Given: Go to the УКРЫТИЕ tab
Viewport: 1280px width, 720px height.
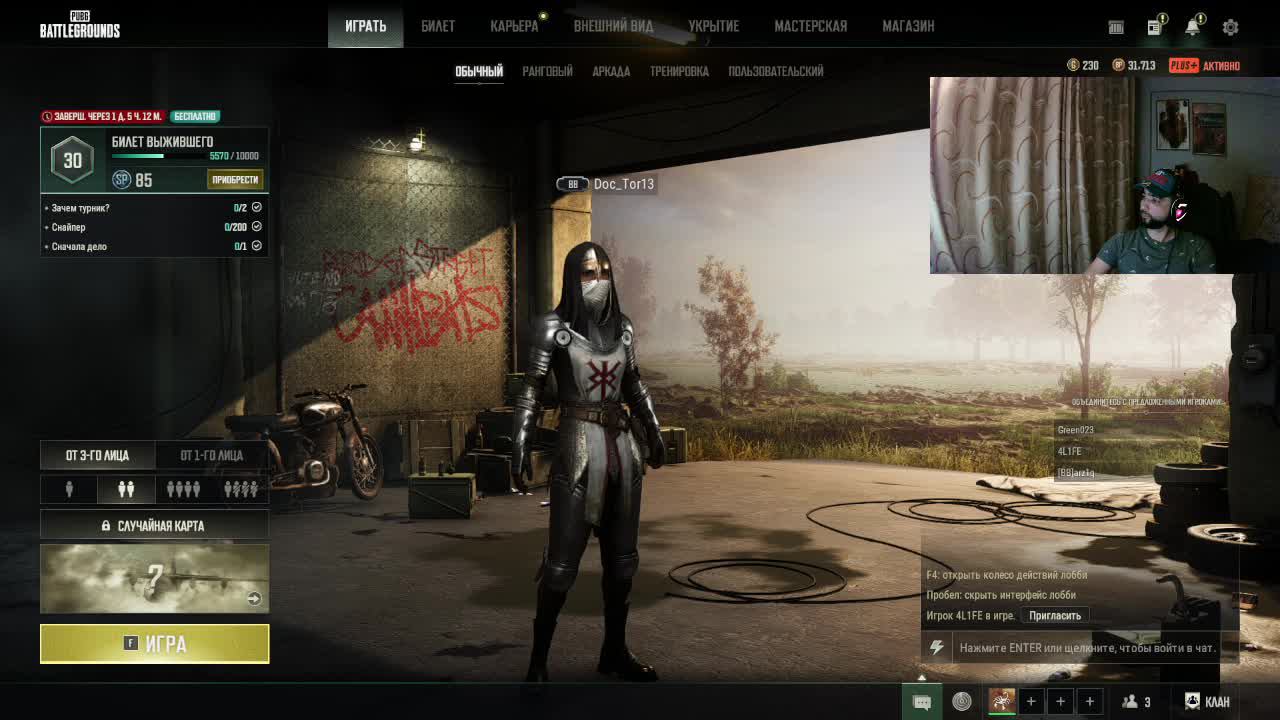Looking at the screenshot, I should tap(713, 26).
